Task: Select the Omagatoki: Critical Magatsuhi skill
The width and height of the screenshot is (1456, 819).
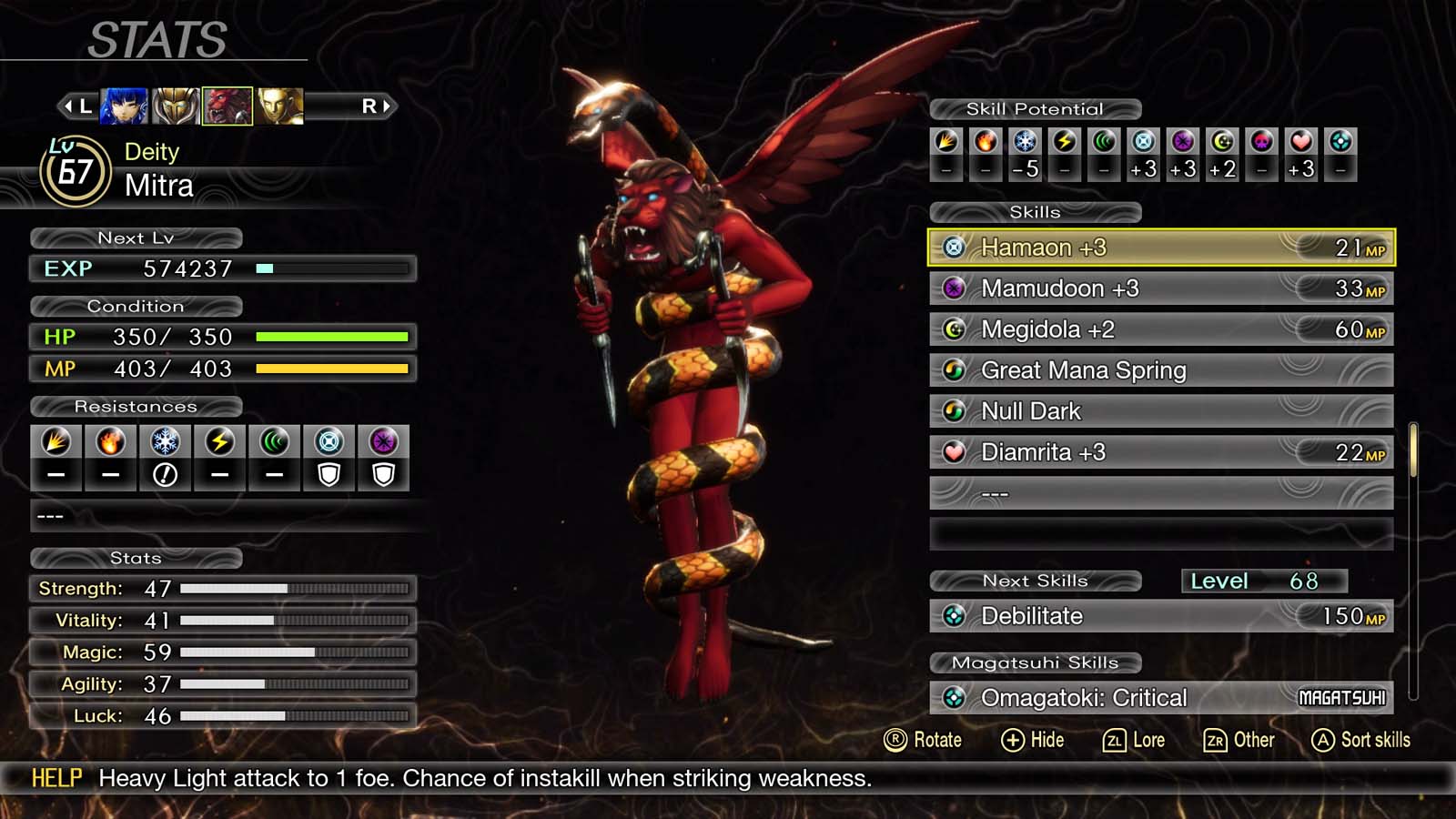Action: (1160, 698)
